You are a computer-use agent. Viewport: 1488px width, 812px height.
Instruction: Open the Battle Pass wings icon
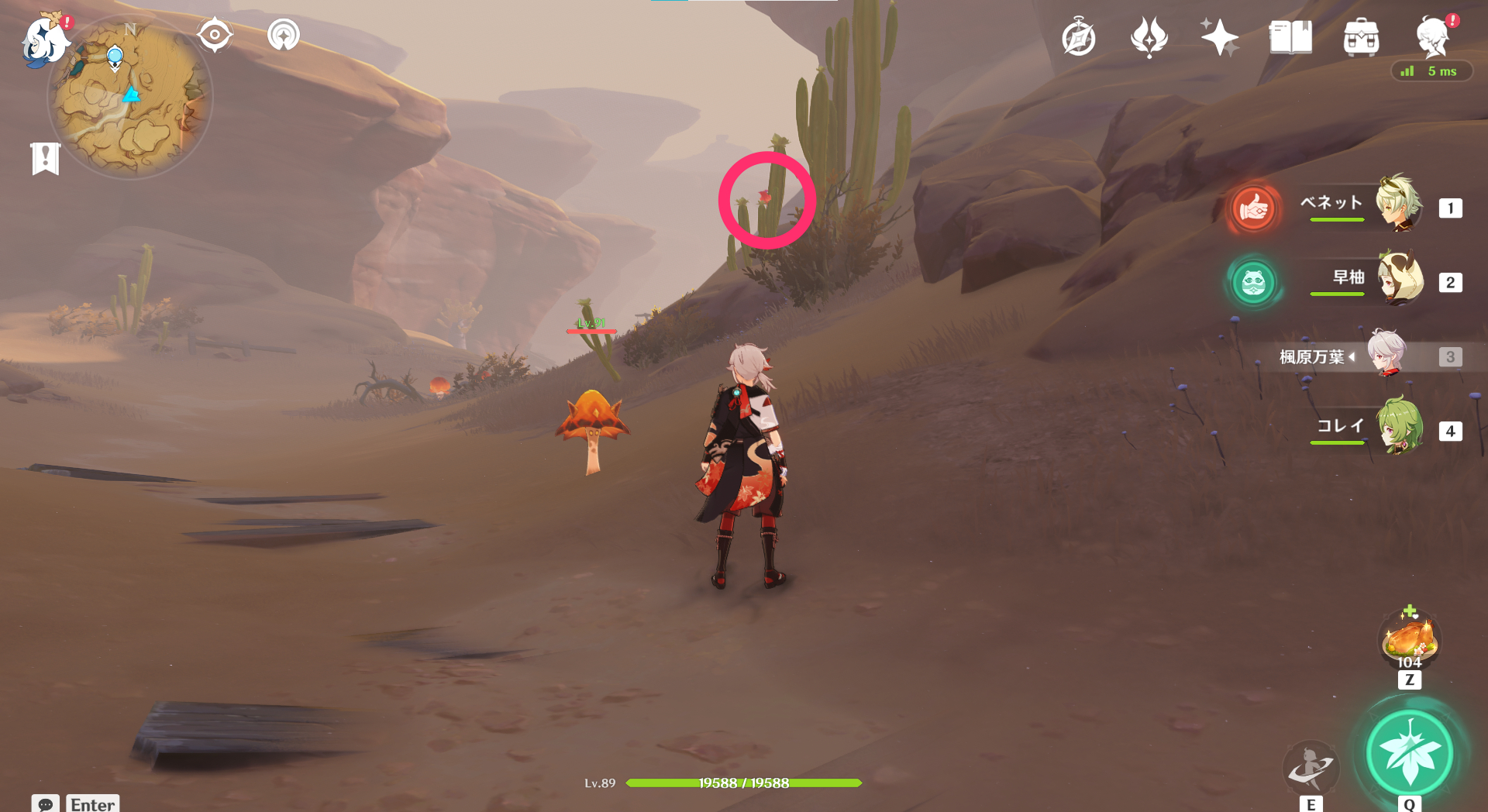tap(1149, 36)
